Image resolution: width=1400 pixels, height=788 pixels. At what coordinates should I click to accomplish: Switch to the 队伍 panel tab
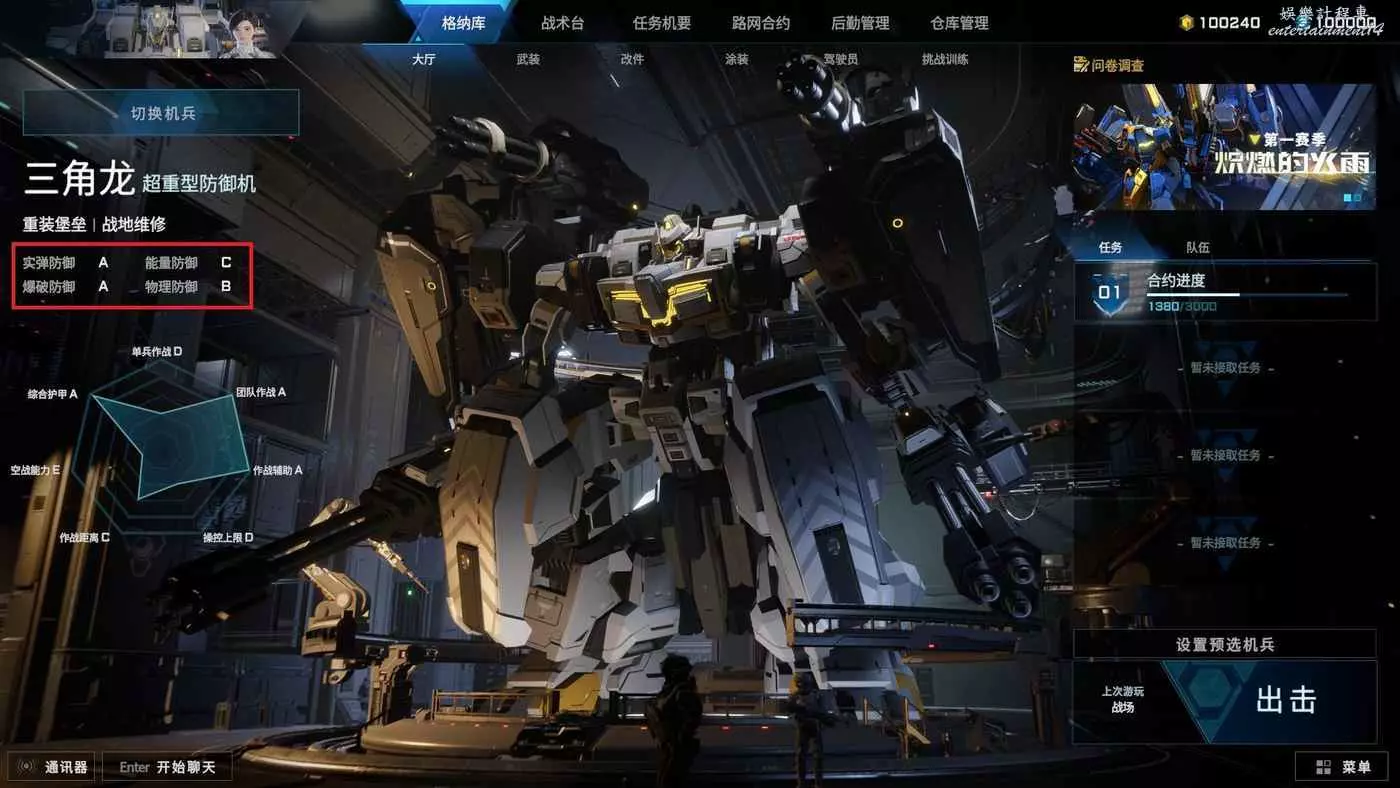tap(1197, 247)
